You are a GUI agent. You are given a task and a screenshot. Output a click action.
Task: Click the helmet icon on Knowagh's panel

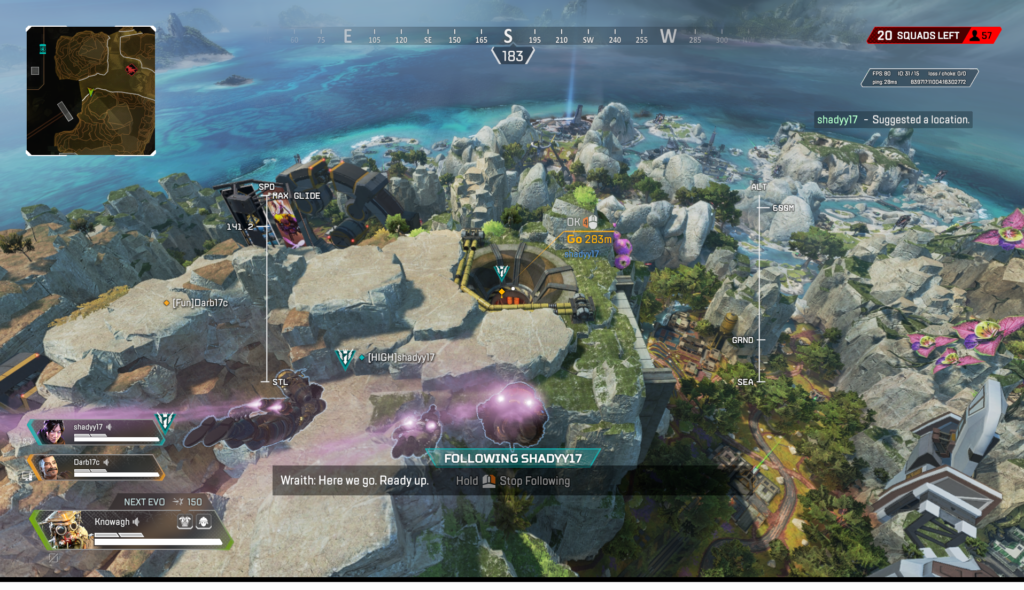click(204, 522)
